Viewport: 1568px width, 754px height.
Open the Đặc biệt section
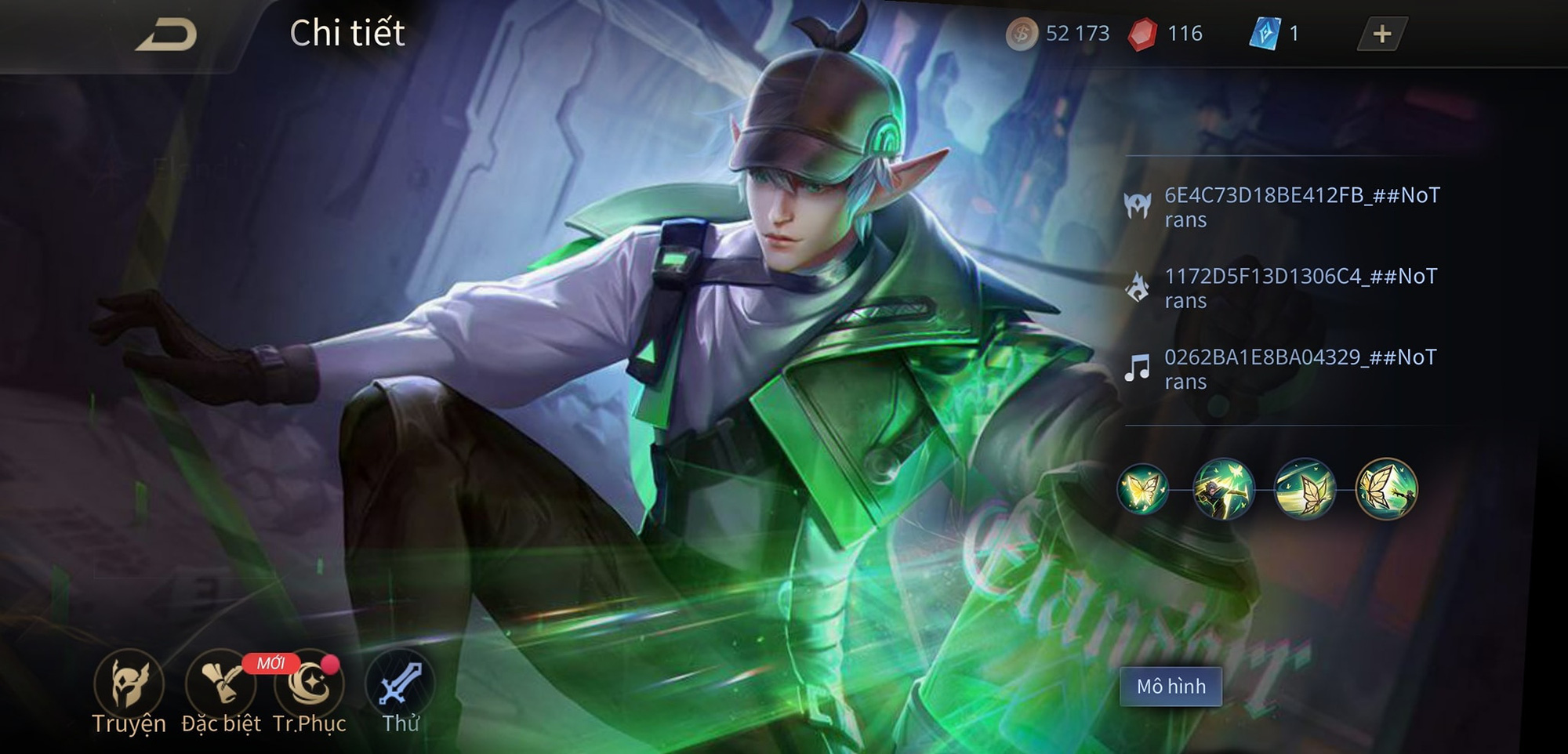pos(220,688)
